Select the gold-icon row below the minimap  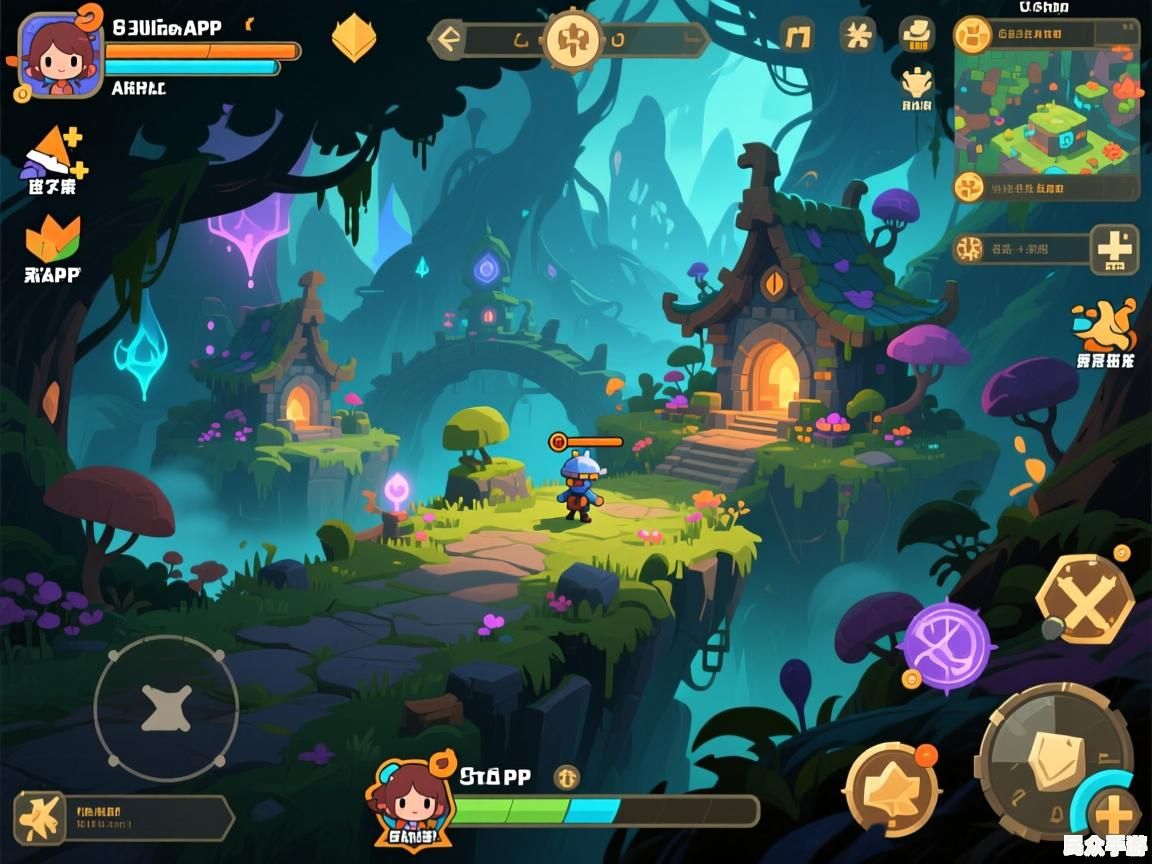[x=1047, y=187]
